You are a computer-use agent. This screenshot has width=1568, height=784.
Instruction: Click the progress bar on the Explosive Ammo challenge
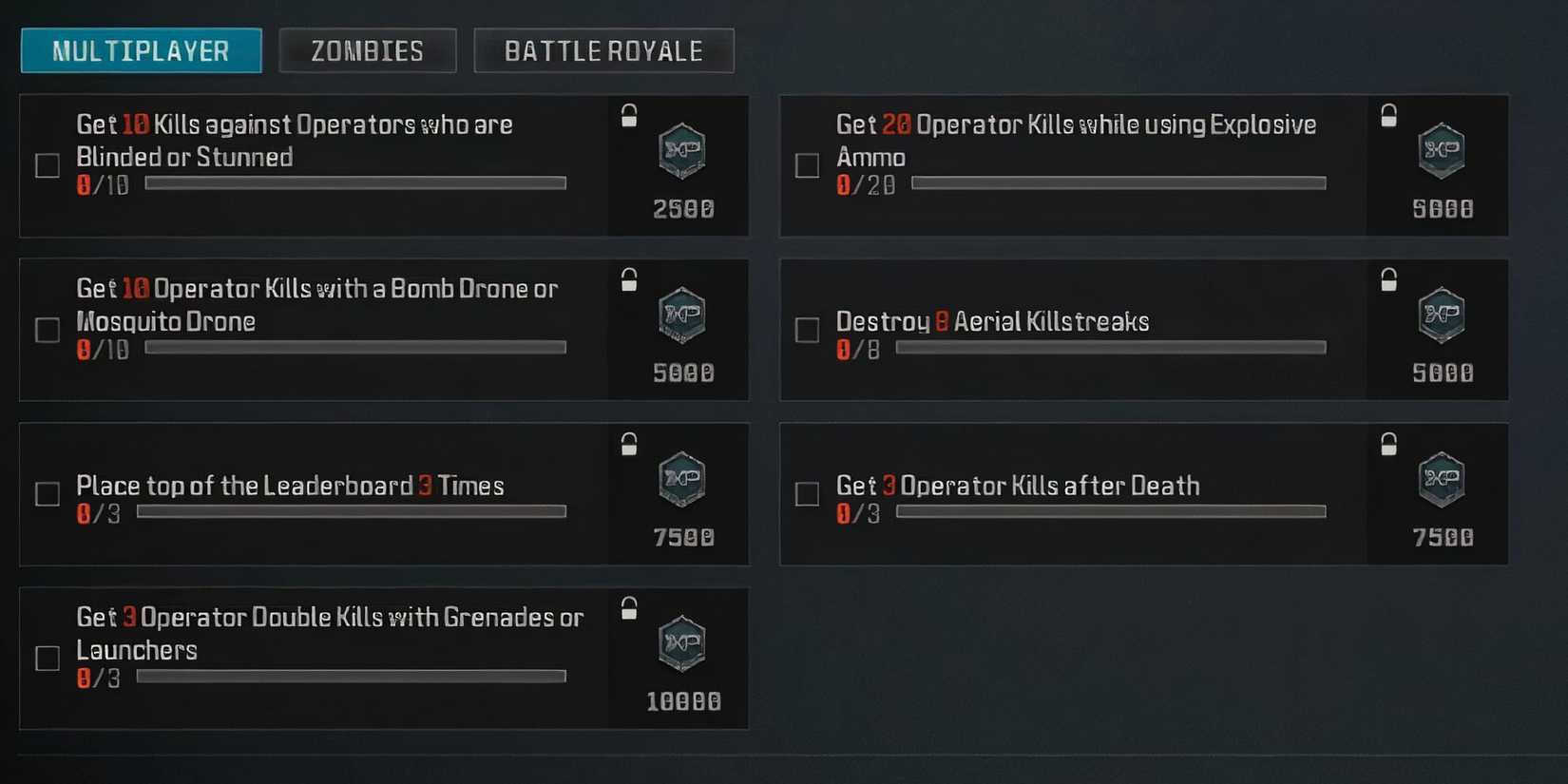[x=1119, y=182]
